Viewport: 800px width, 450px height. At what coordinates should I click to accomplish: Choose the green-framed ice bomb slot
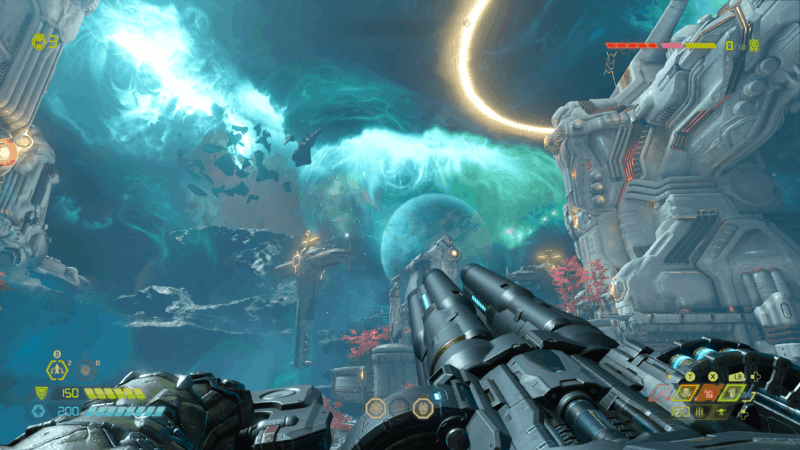732,393
